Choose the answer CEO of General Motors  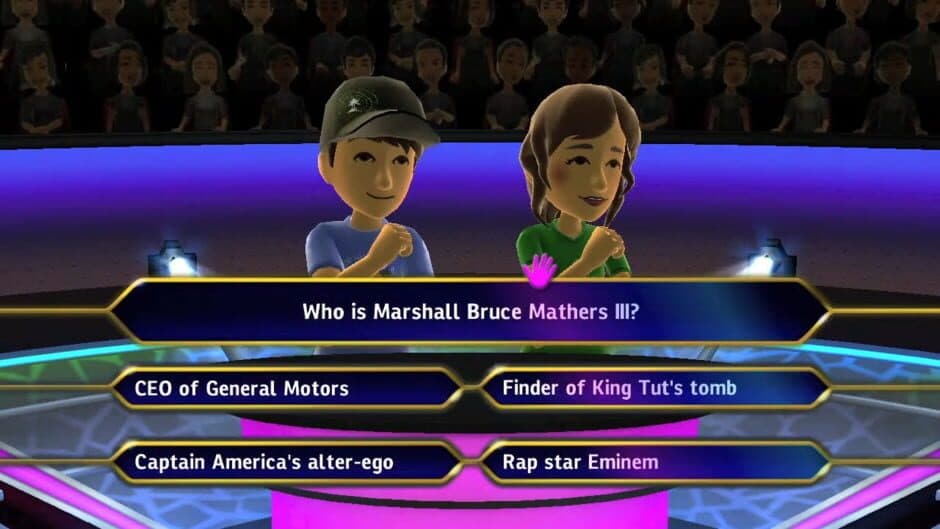click(285, 388)
